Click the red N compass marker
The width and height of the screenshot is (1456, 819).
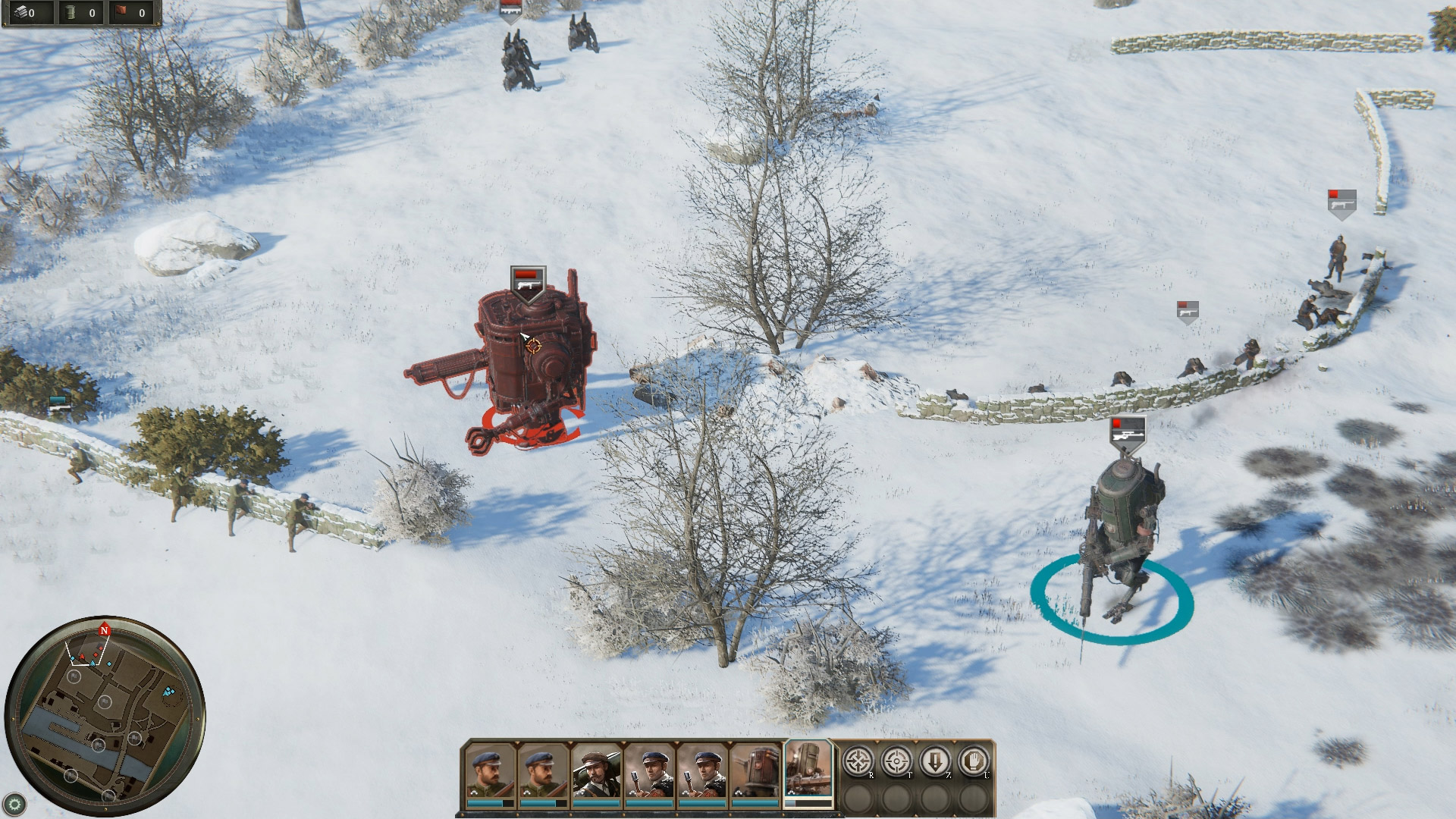[105, 630]
